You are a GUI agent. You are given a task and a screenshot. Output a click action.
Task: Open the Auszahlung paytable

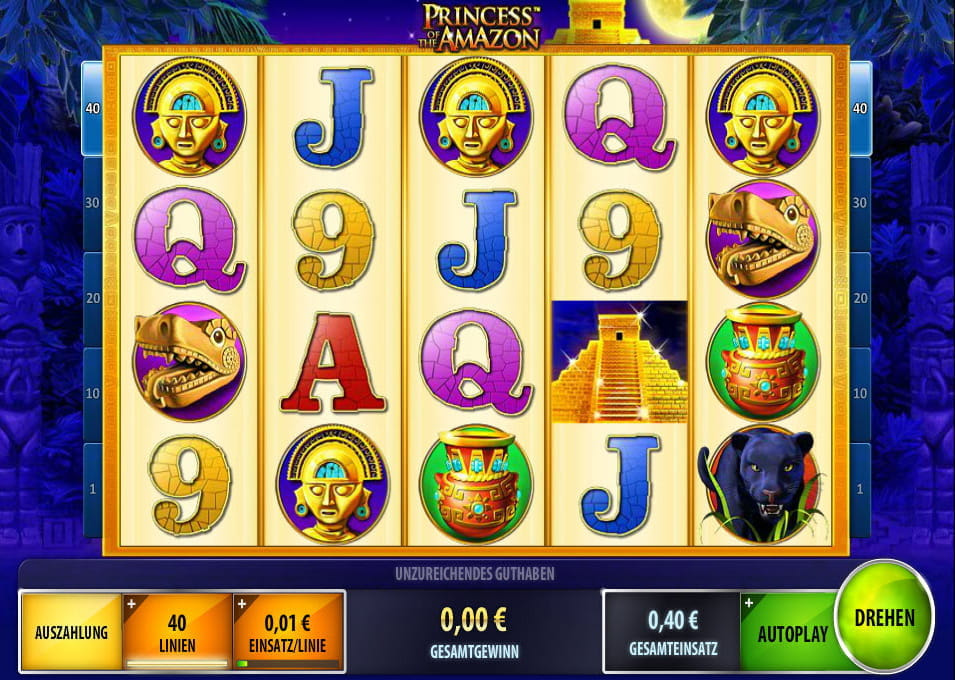pyautogui.click(x=70, y=632)
